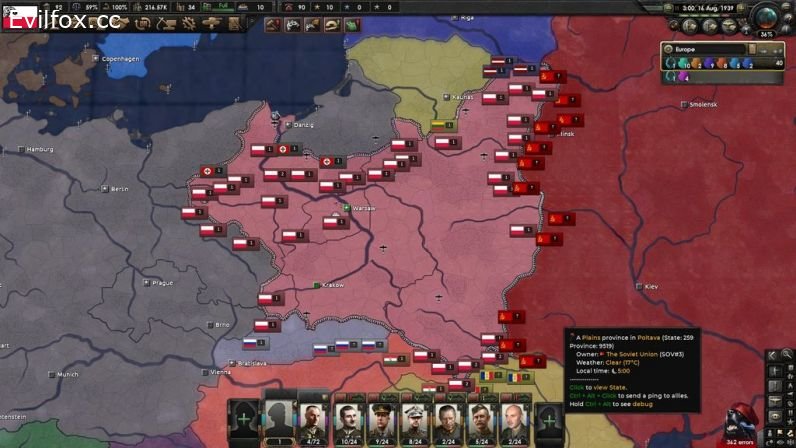Open the globe world tension view
Screen dimensions: 796x448
point(767,17)
